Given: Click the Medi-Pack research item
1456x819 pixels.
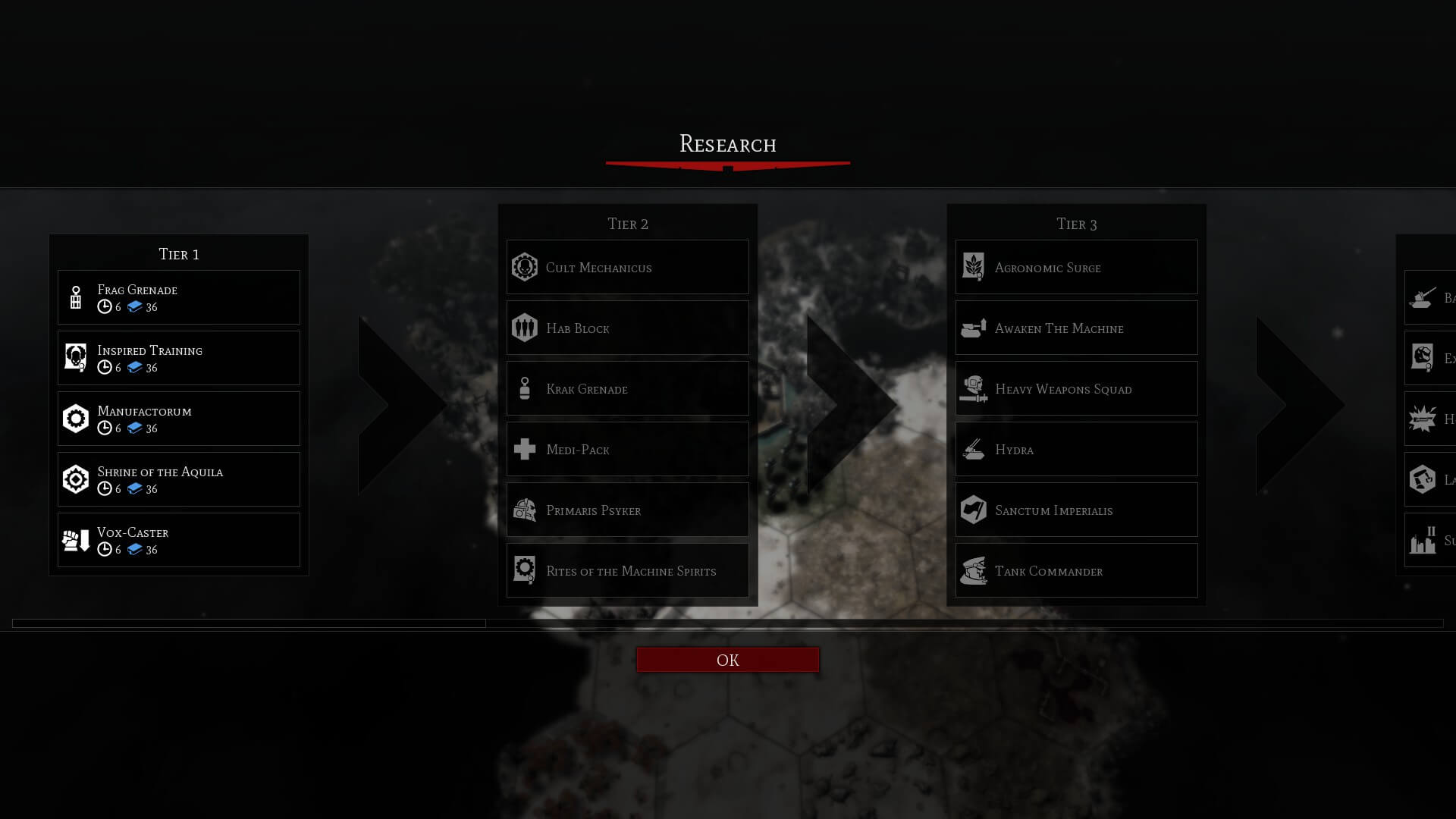Looking at the screenshot, I should coord(627,449).
